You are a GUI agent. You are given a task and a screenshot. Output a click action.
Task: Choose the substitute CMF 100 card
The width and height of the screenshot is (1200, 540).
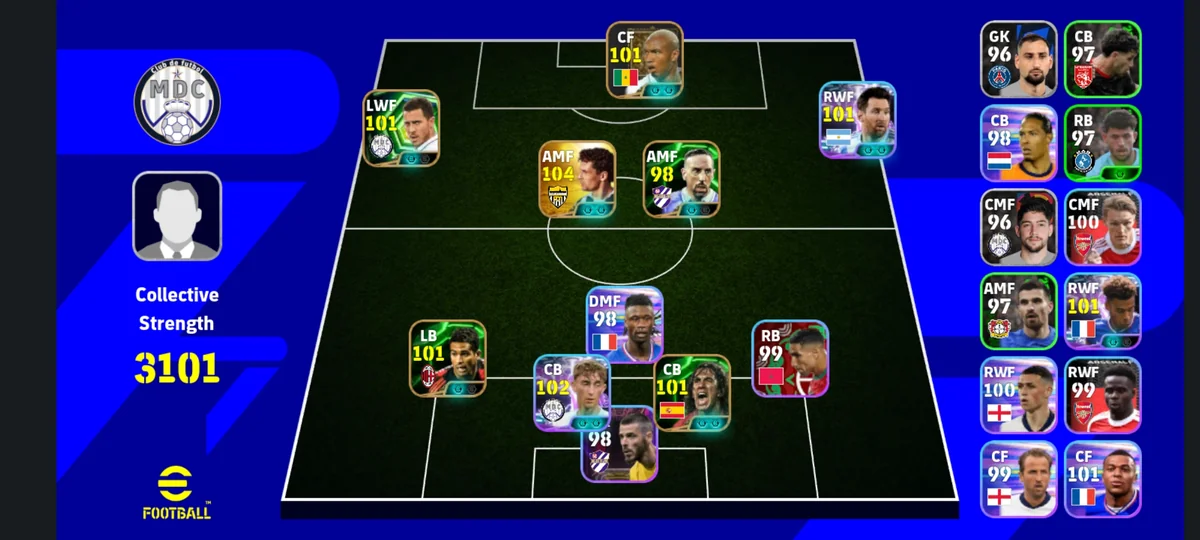[x=1102, y=227]
